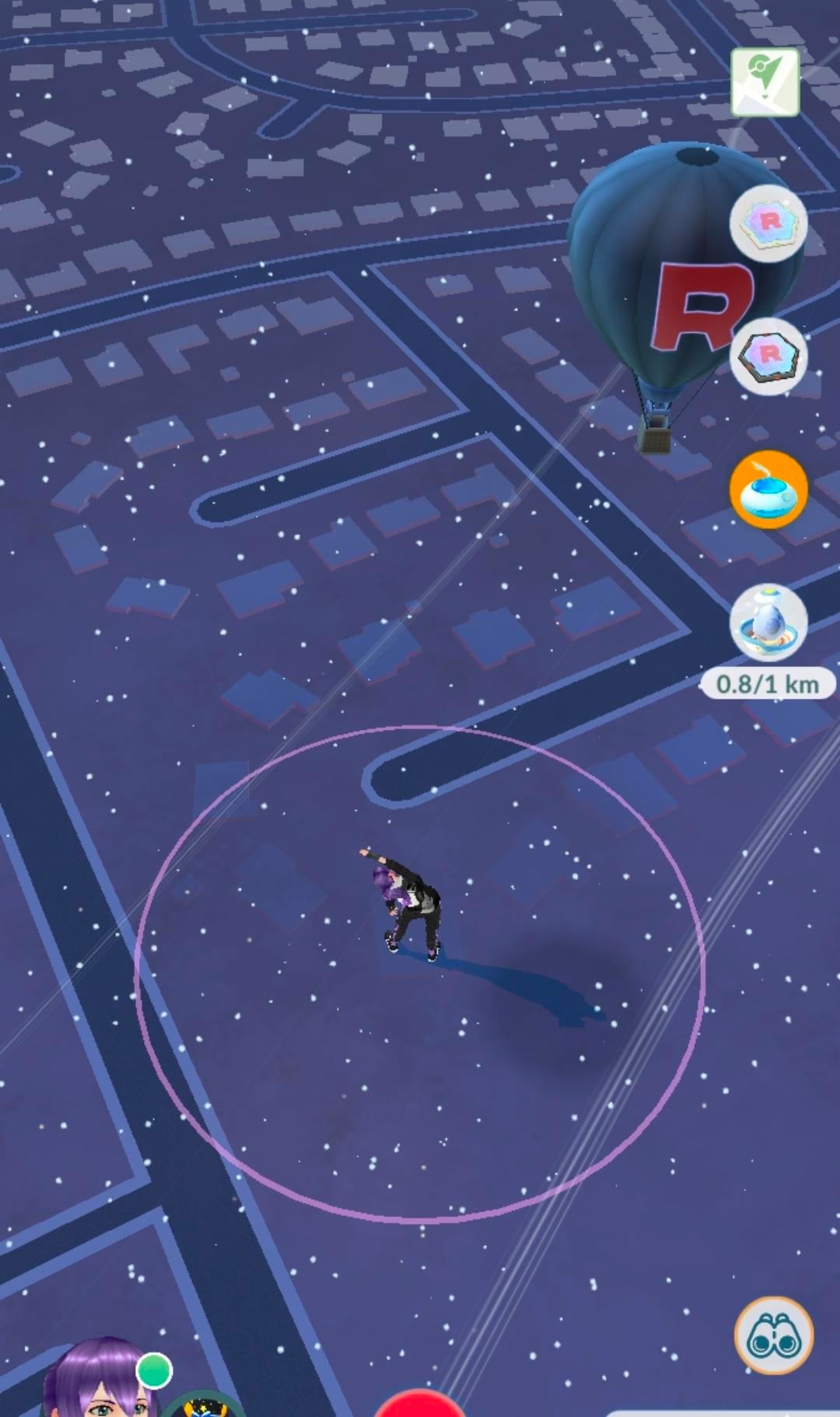This screenshot has height=1417, width=840.
Task: Show nearby Pokémon with binoculars button
Action: coord(774,1335)
